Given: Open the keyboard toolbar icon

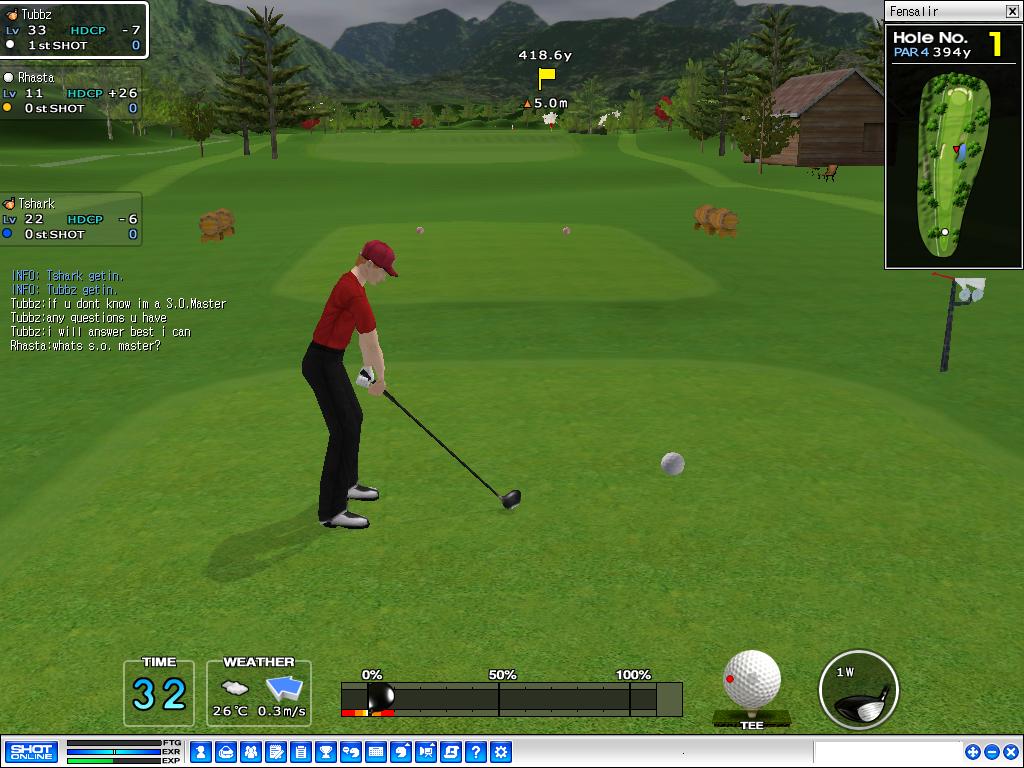Looking at the screenshot, I should pyautogui.click(x=376, y=752).
